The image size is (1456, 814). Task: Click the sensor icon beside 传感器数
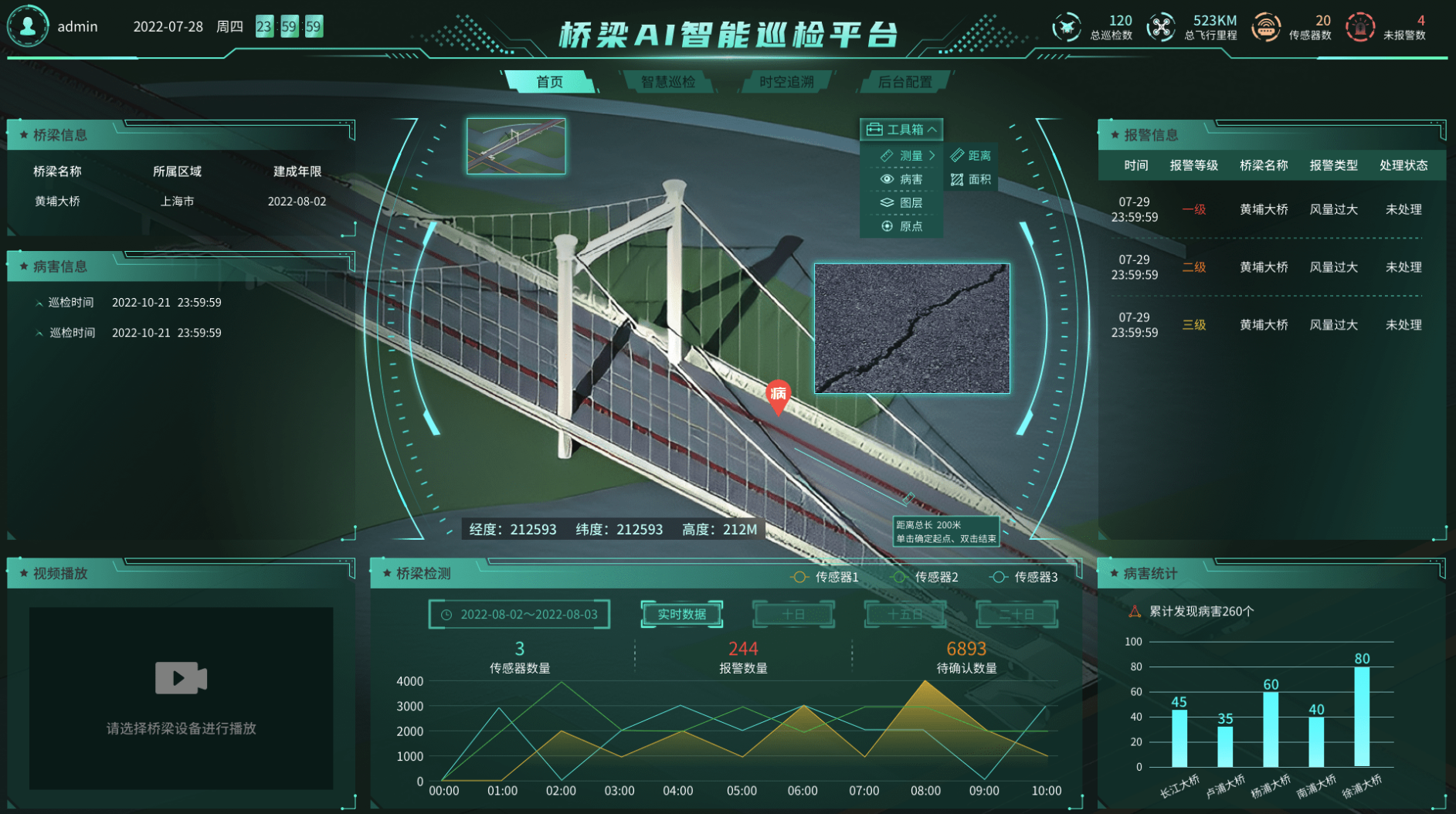point(1267,25)
